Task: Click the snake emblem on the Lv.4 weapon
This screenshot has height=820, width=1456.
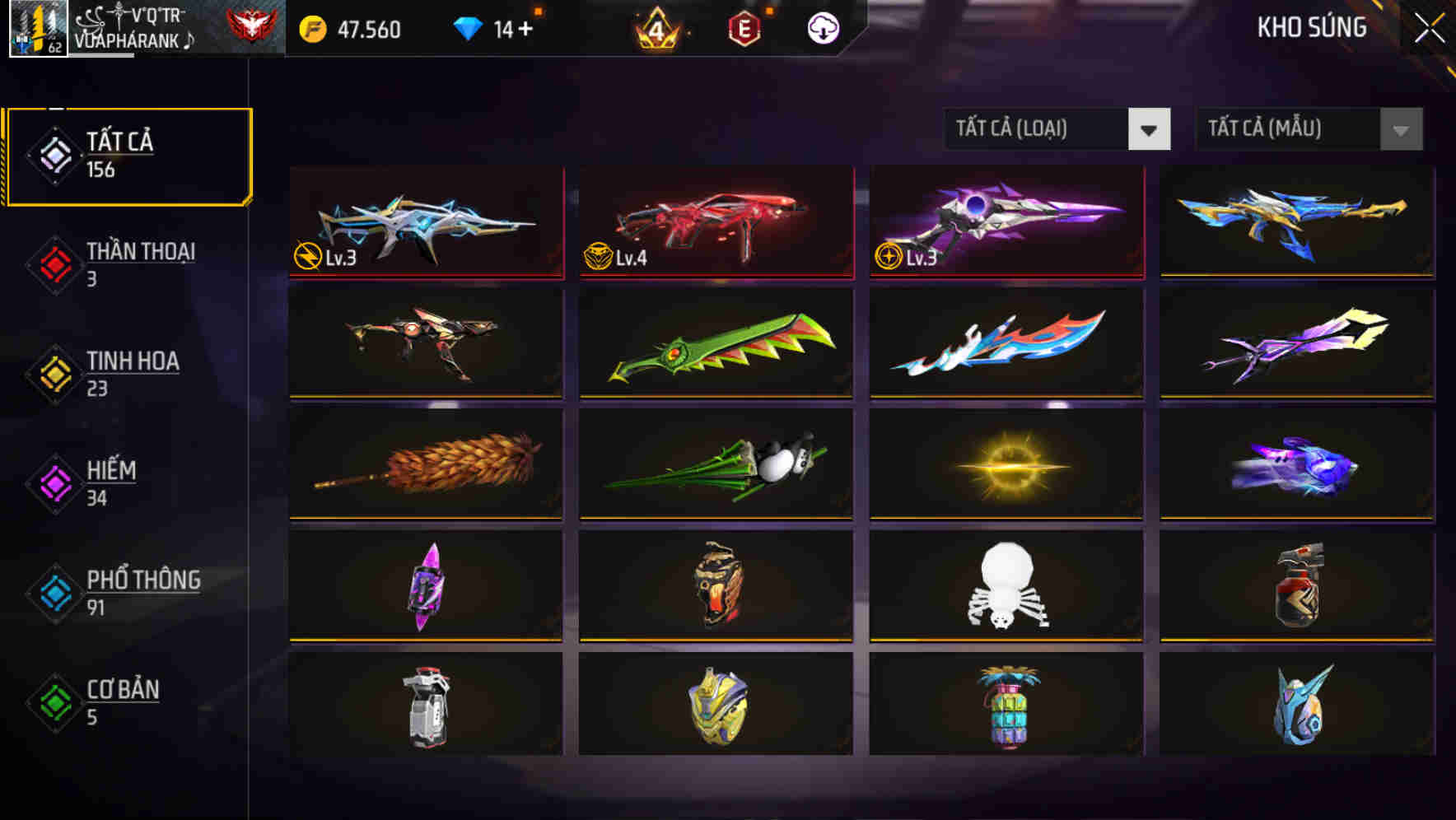Action: tap(597, 256)
